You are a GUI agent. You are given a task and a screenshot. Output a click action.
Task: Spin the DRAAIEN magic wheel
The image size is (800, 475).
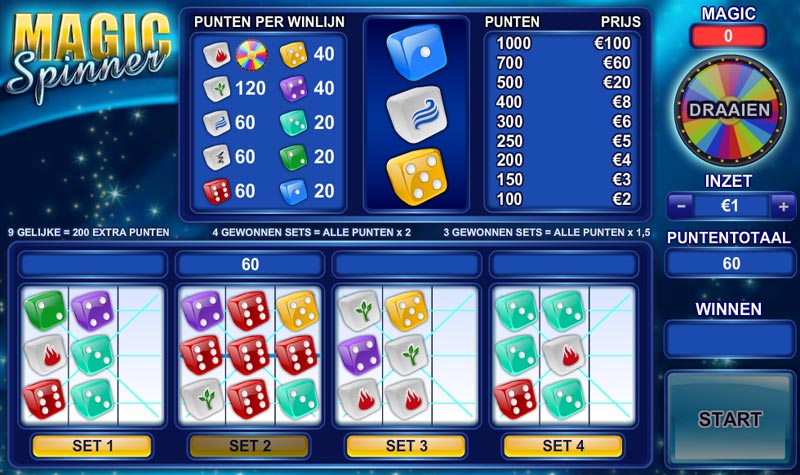730,110
